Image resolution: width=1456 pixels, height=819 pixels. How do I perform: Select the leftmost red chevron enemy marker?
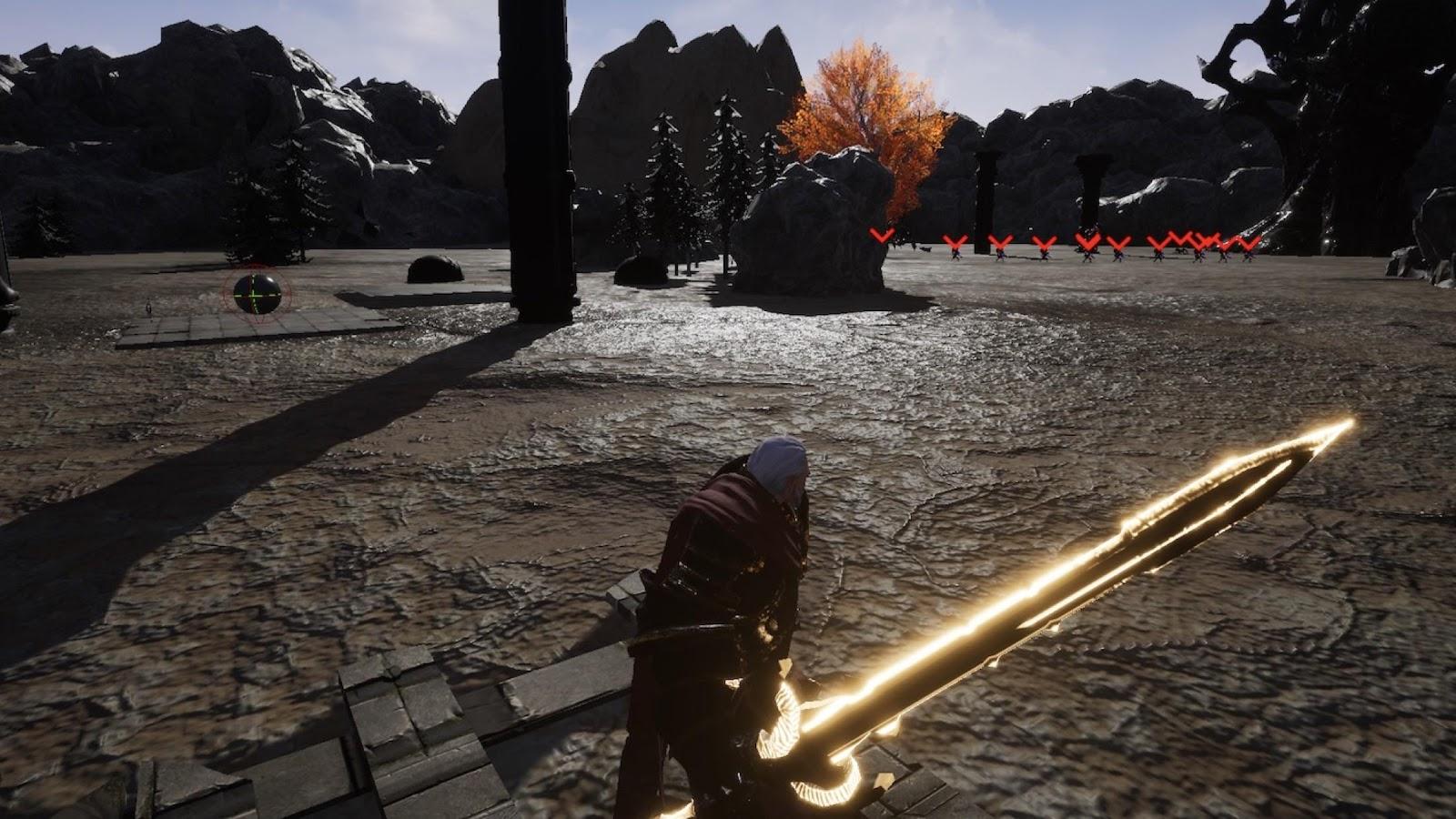click(x=881, y=236)
